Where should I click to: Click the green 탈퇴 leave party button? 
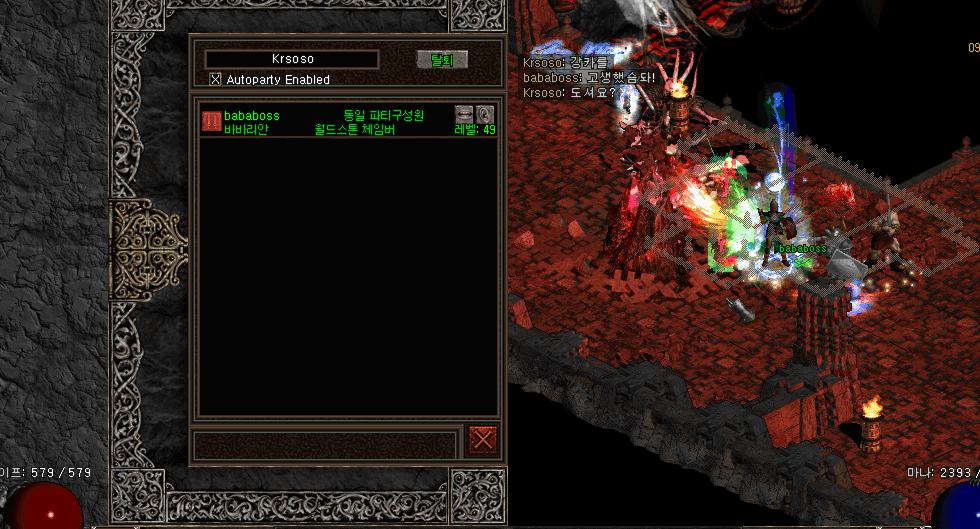pyautogui.click(x=441, y=60)
